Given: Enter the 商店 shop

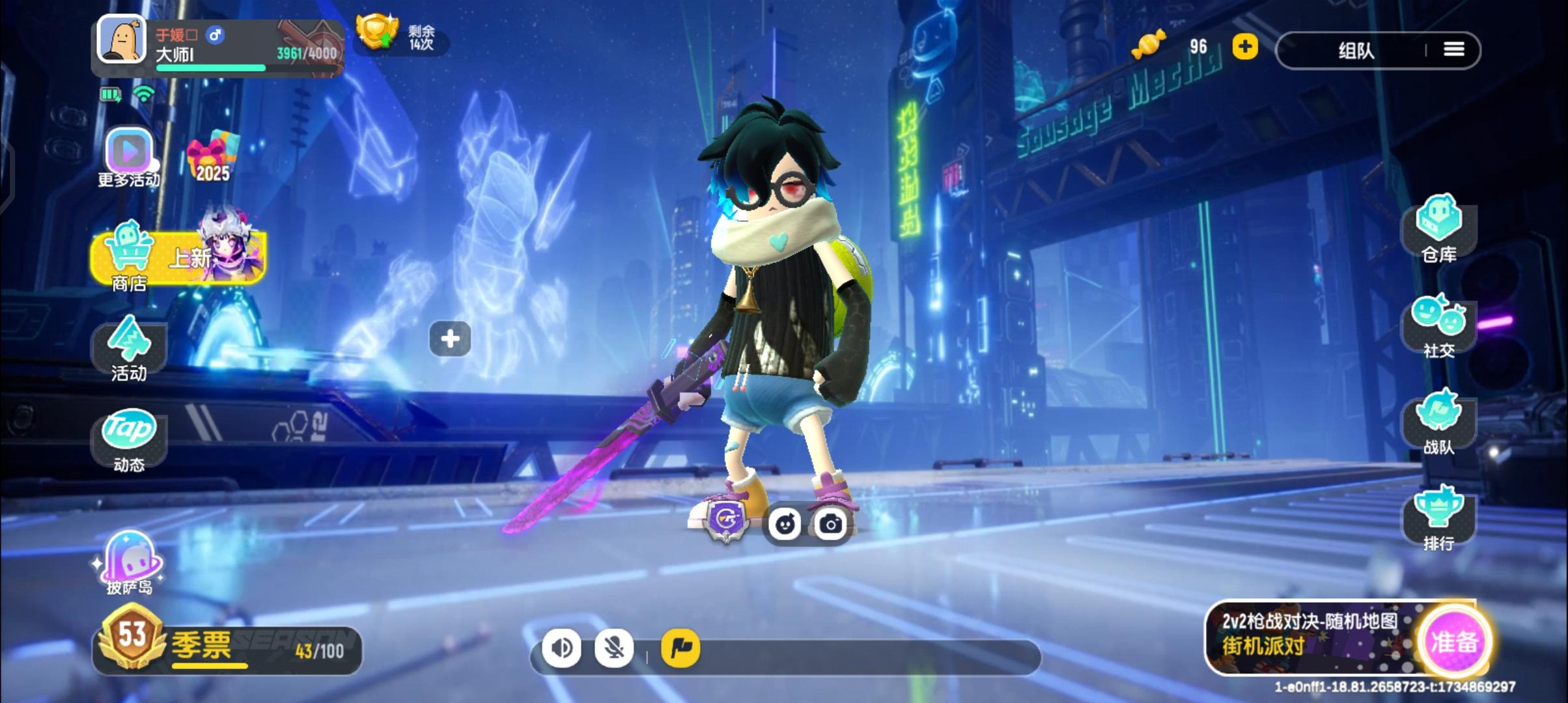Looking at the screenshot, I should click(x=177, y=258).
